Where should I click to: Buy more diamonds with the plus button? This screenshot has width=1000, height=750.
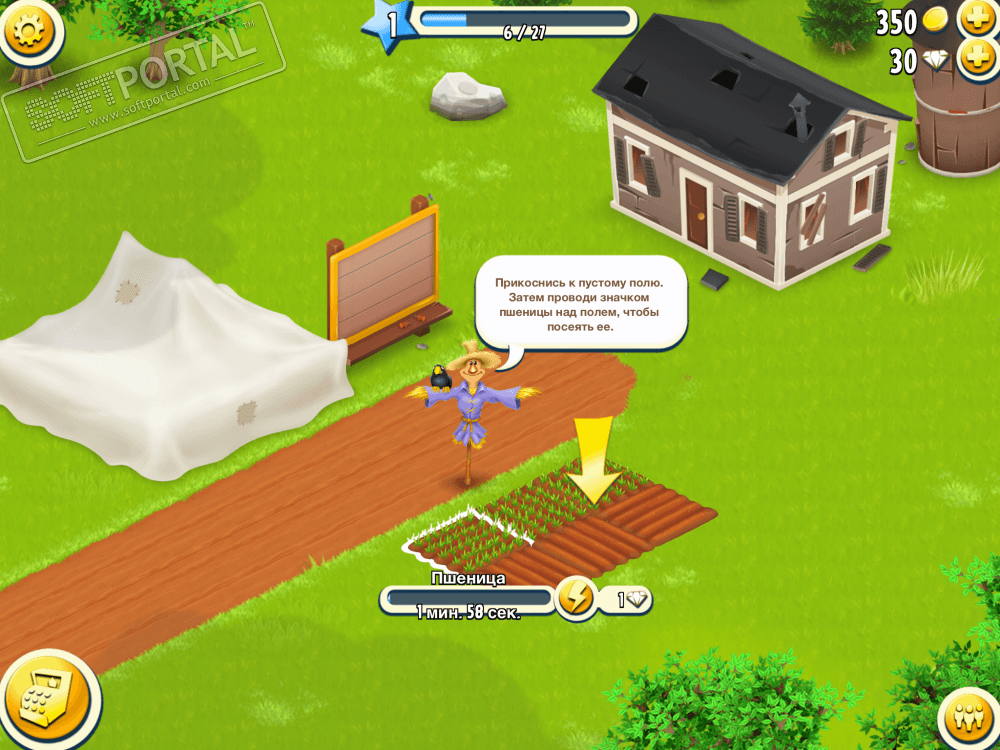(976, 60)
